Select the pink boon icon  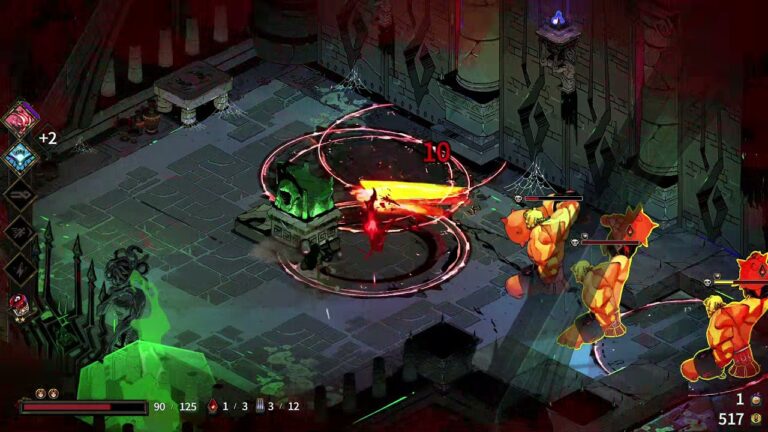tap(19, 117)
